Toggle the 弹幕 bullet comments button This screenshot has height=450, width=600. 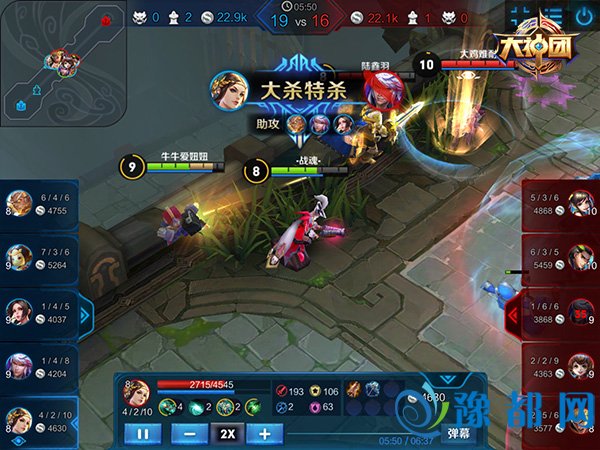(x=458, y=433)
